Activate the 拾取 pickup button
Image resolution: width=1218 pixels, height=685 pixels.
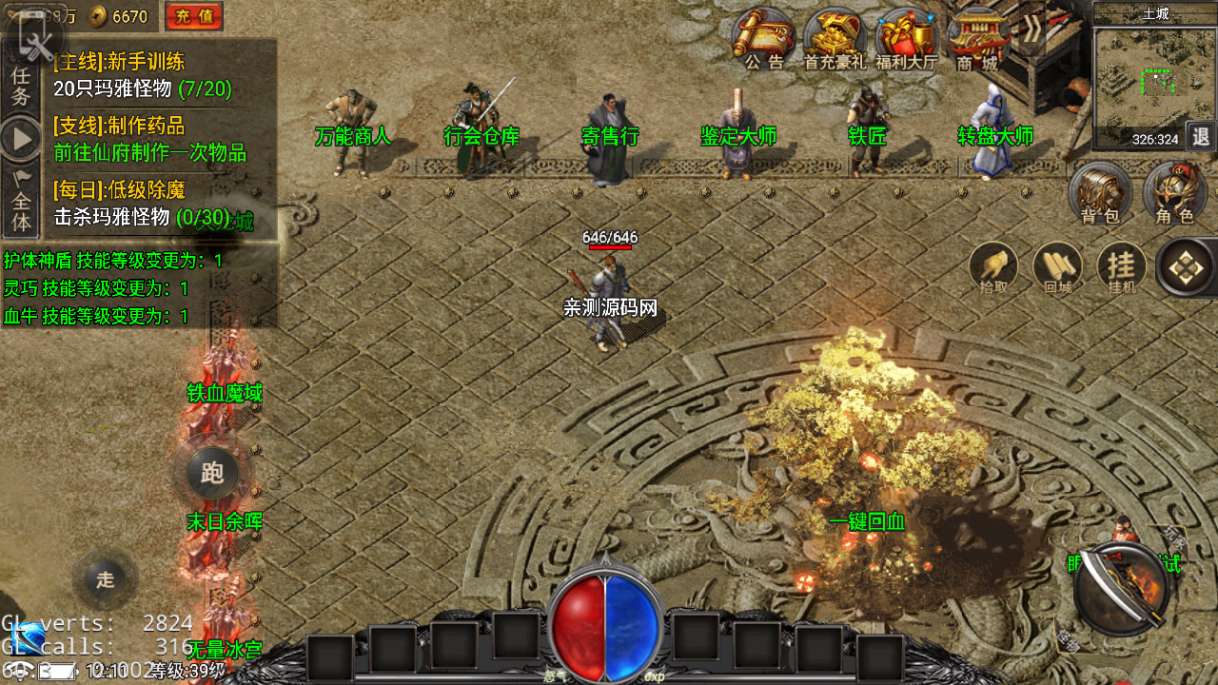click(993, 267)
